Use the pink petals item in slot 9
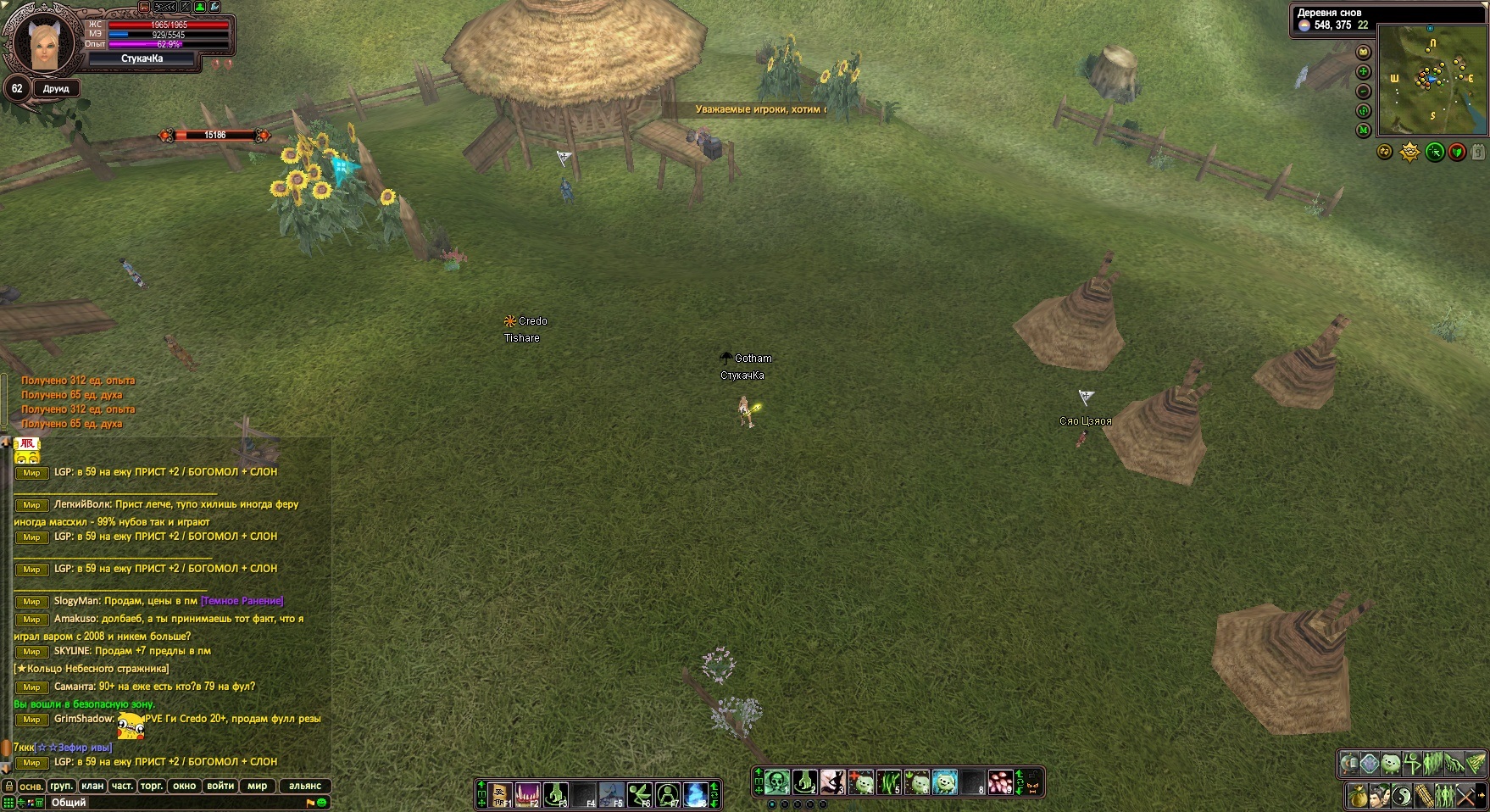Screen dimensions: 1490x812 click(x=1000, y=781)
